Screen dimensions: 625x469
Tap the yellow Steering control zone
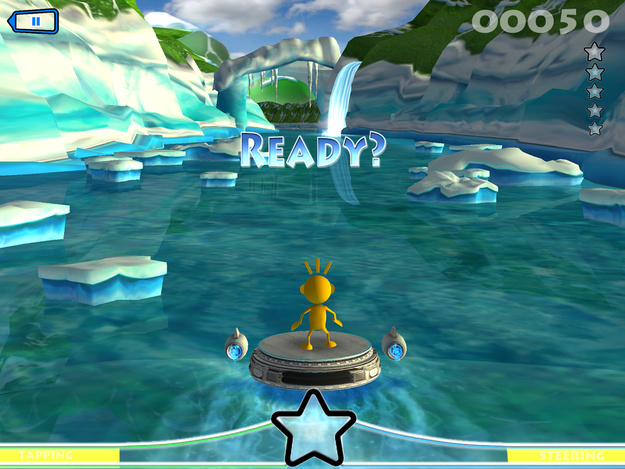click(566, 456)
